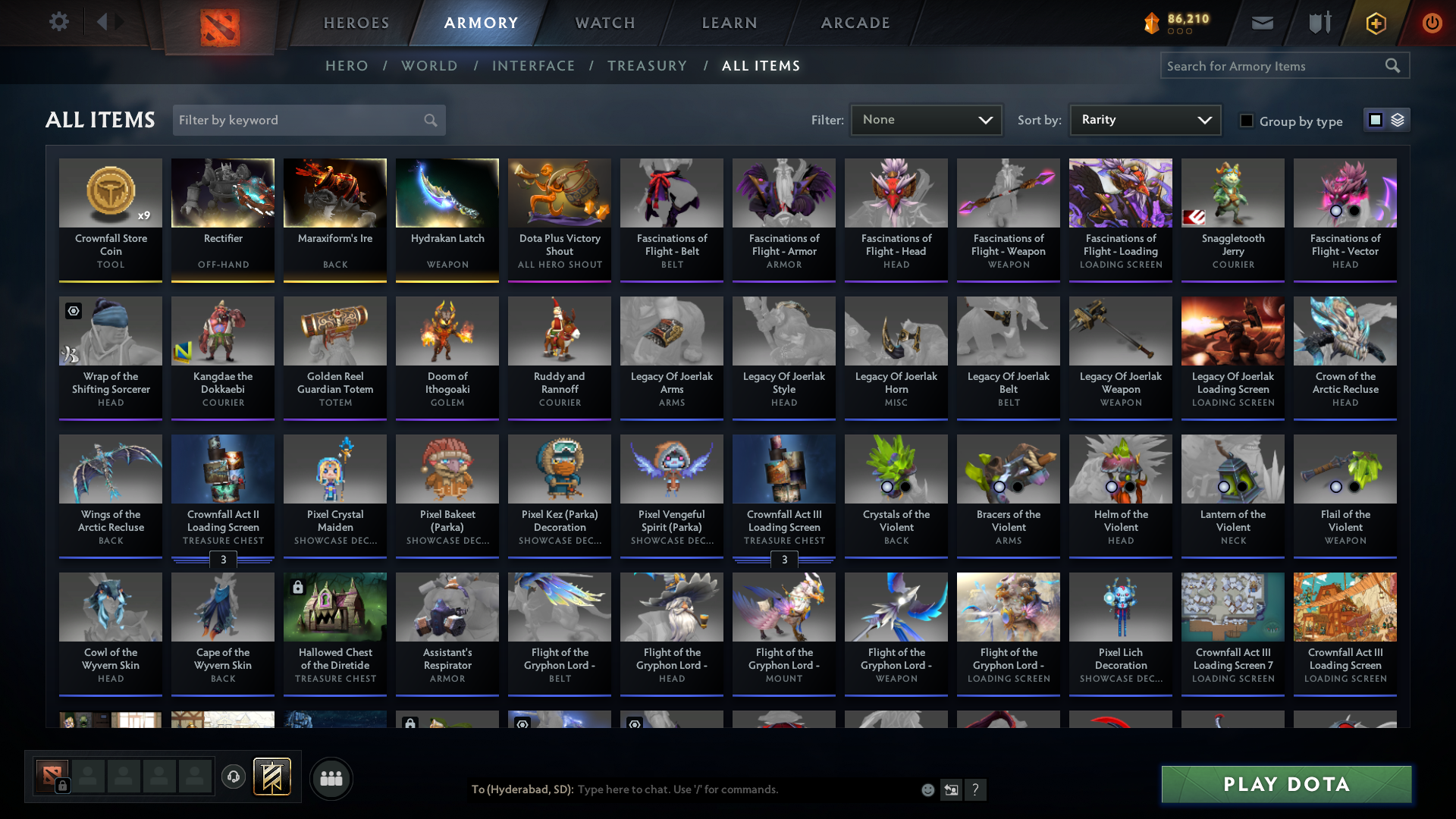Open the Sort by Rarity dropdown

coord(1144,119)
